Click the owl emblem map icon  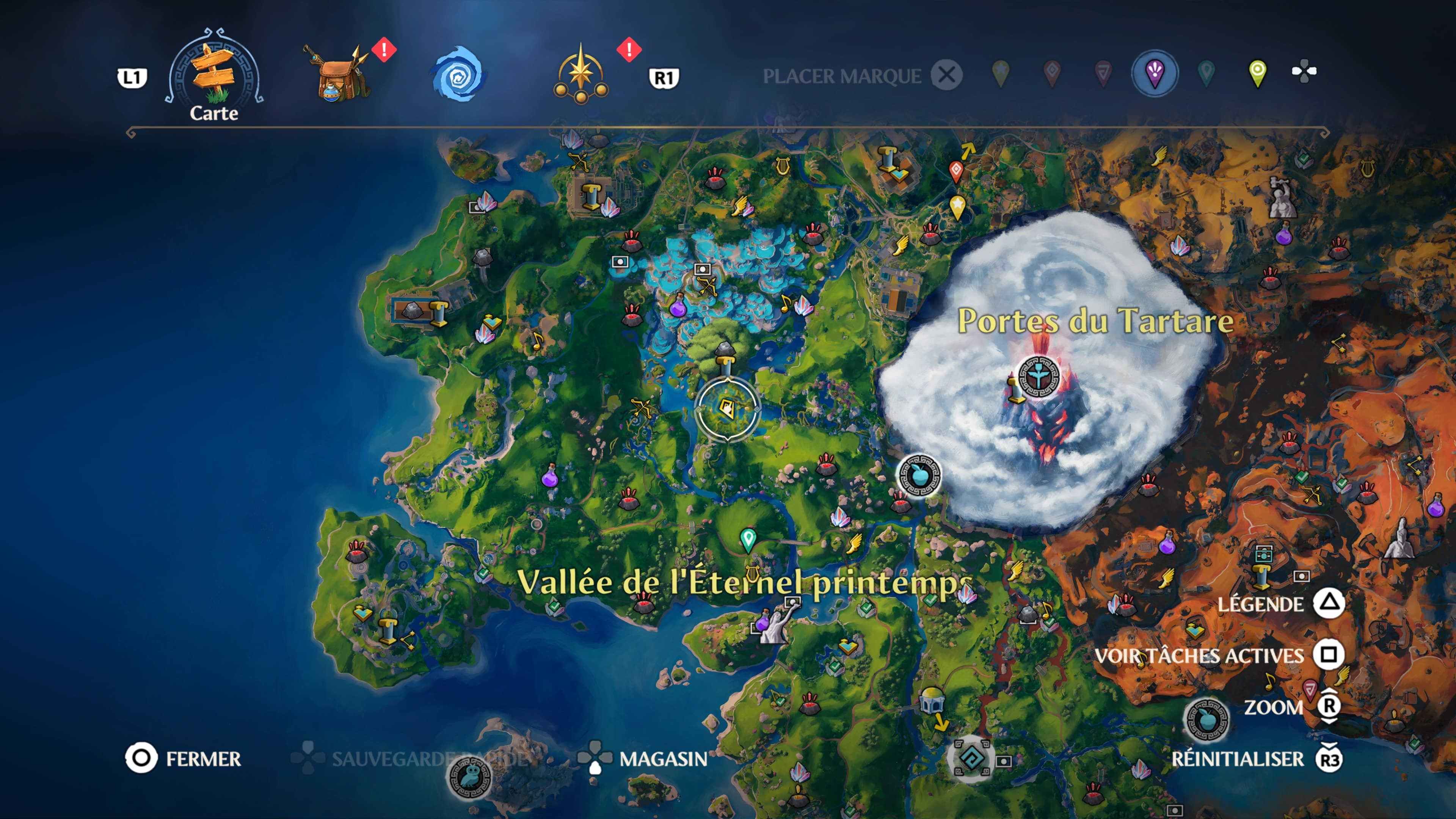pyautogui.click(x=469, y=778)
